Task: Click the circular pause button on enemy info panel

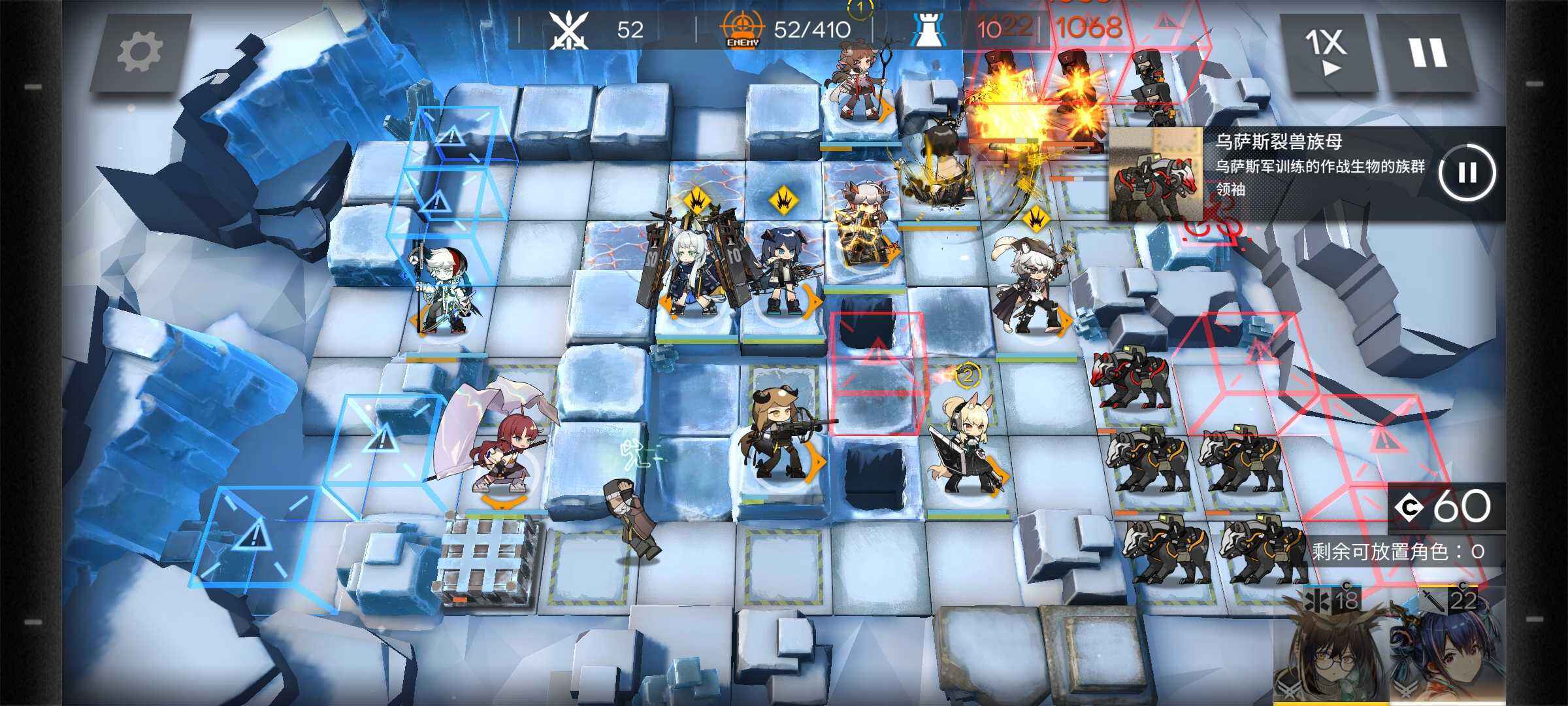Action: click(x=1467, y=173)
